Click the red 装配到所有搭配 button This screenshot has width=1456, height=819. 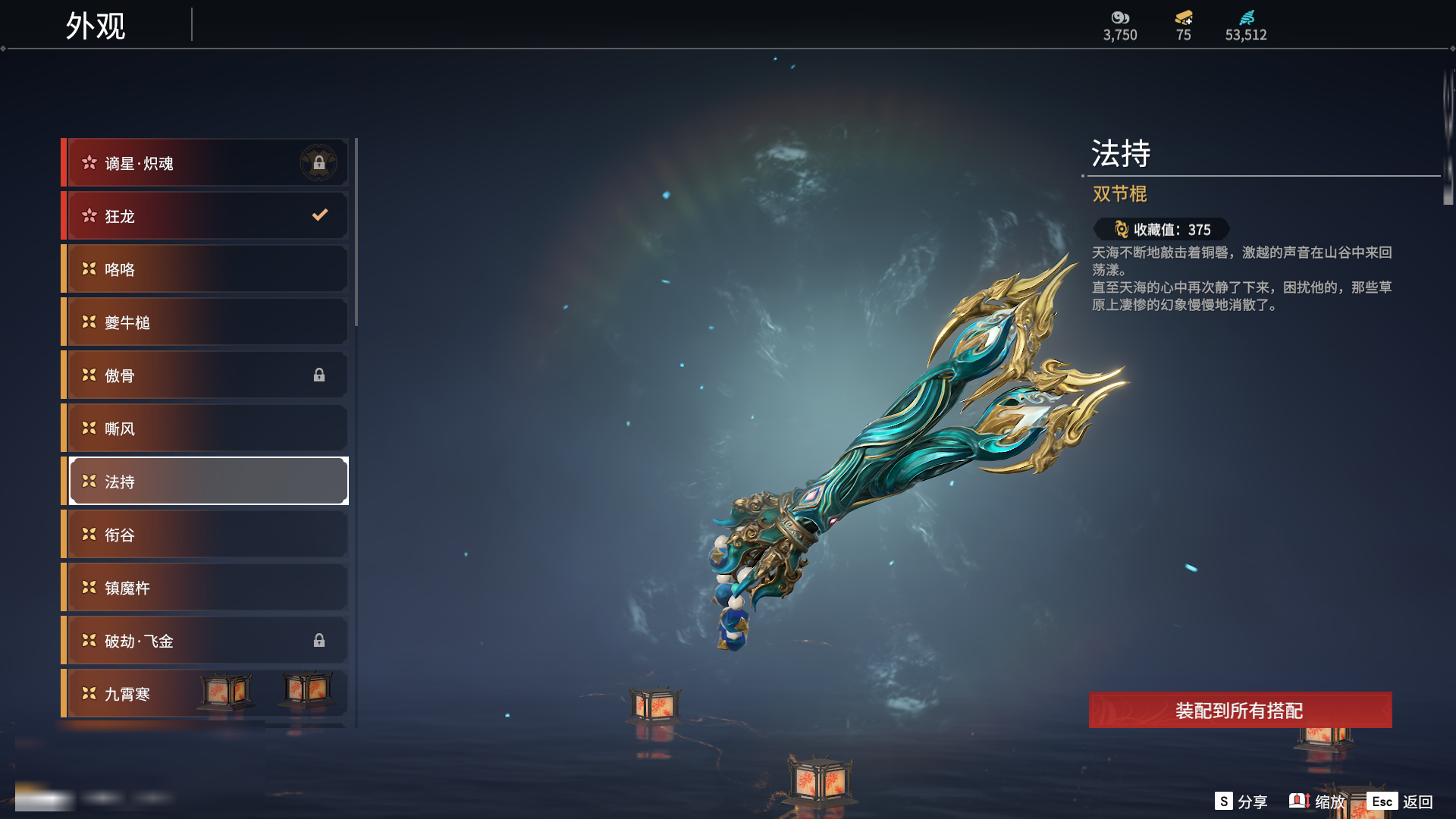coord(1240,711)
